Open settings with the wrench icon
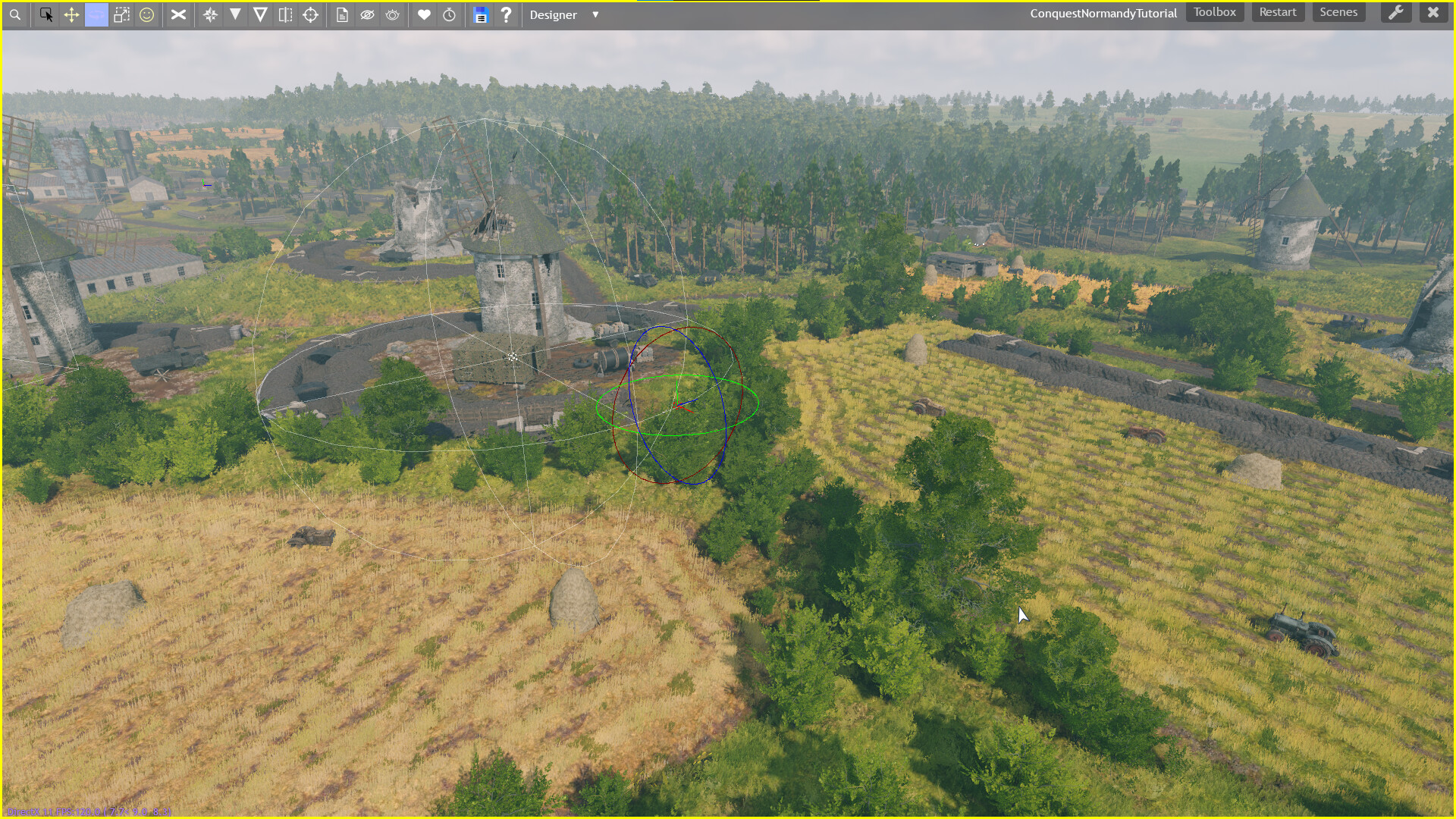Viewport: 1456px width, 819px height. (x=1397, y=13)
